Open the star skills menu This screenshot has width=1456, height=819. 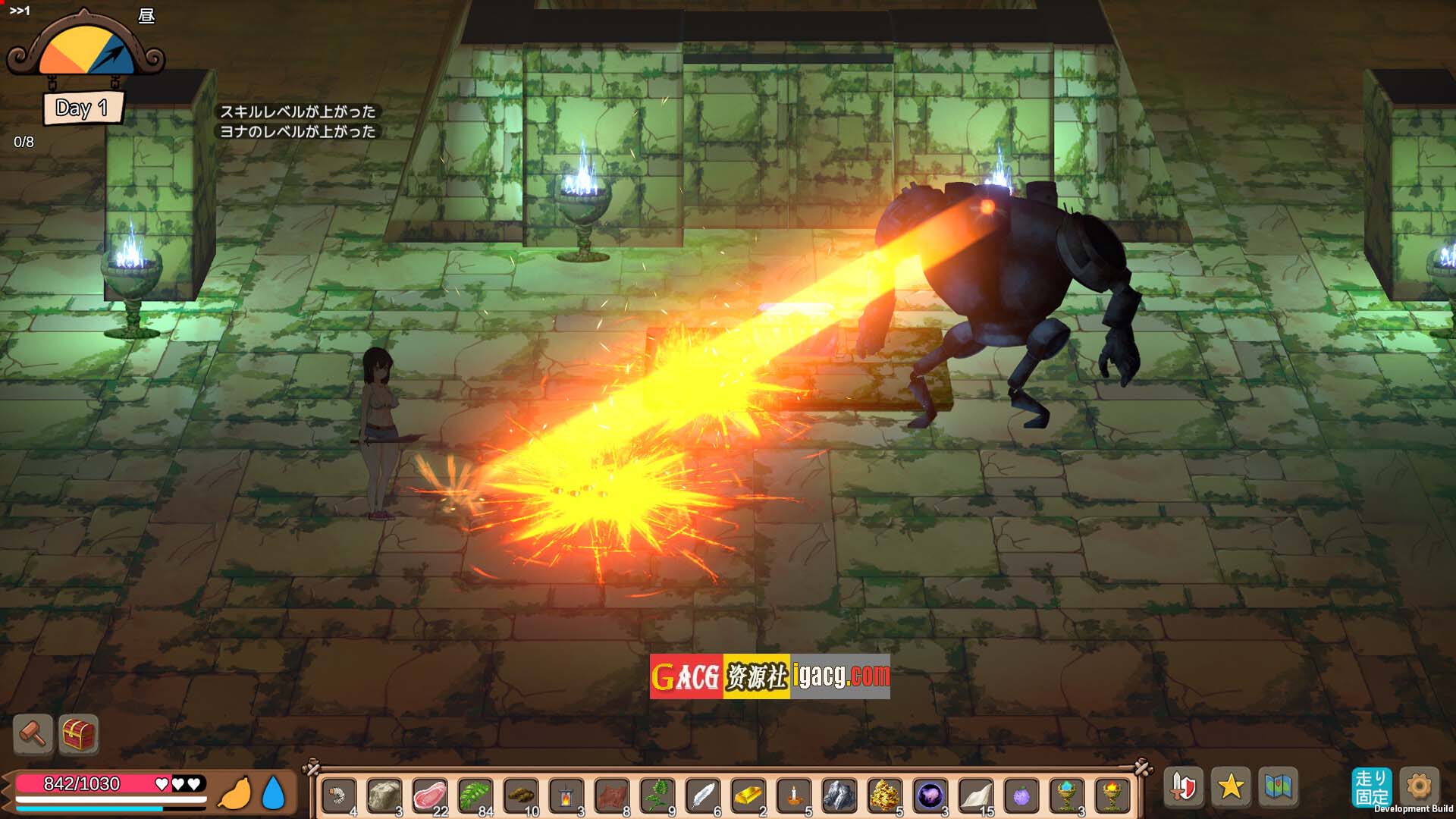pos(1230,786)
